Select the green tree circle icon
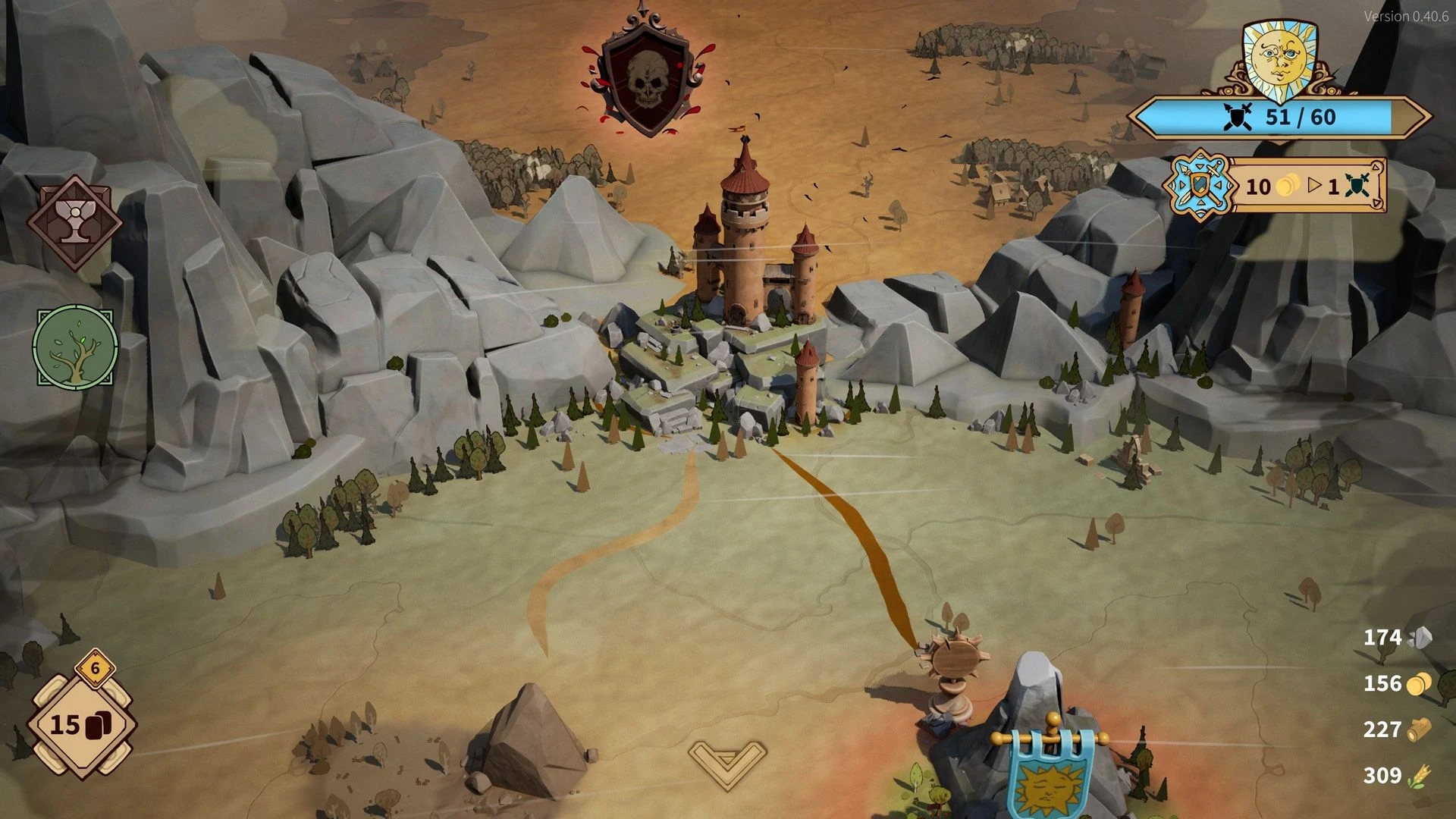This screenshot has width=1456, height=819. (75, 347)
